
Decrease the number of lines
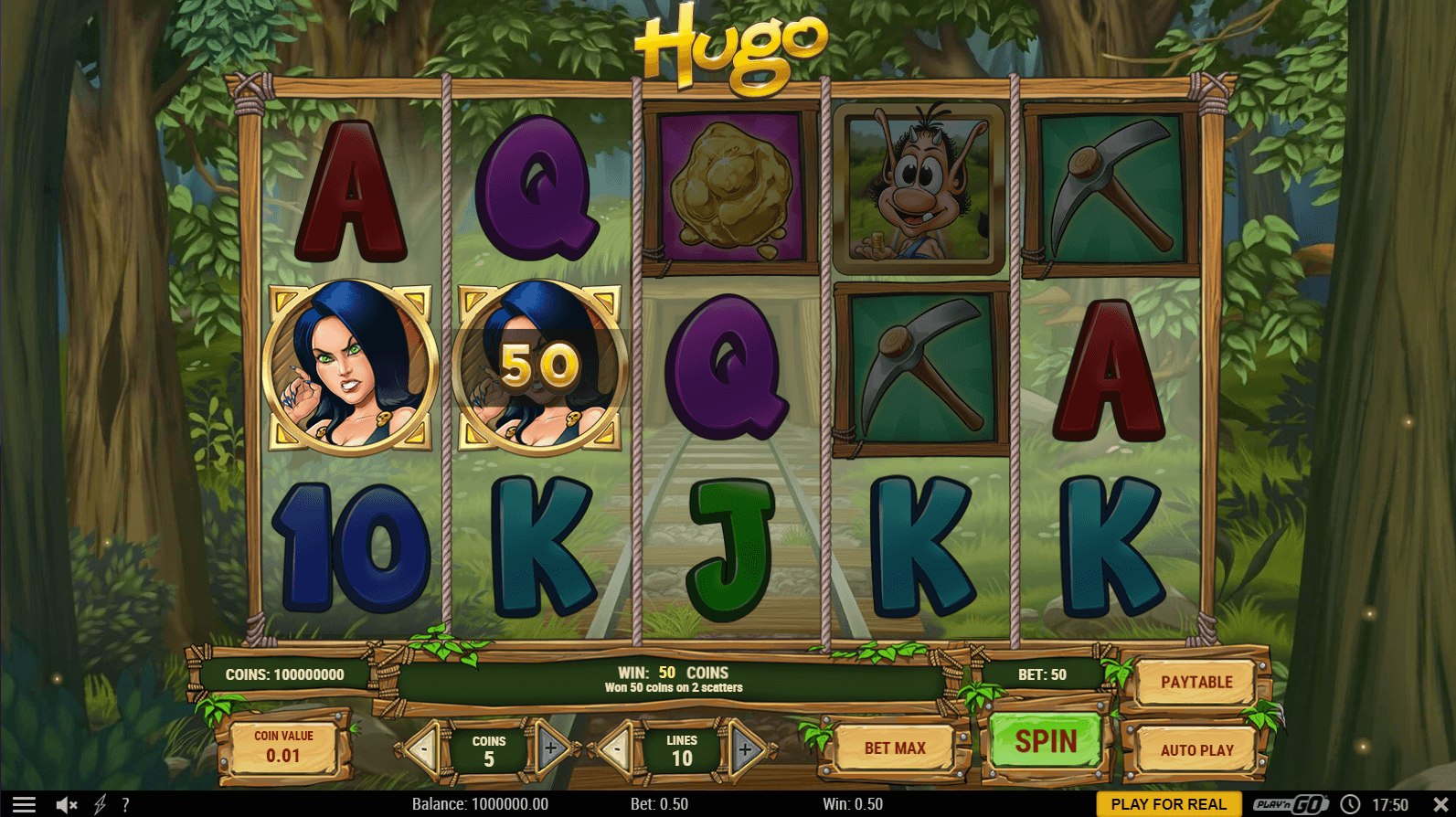click(617, 749)
